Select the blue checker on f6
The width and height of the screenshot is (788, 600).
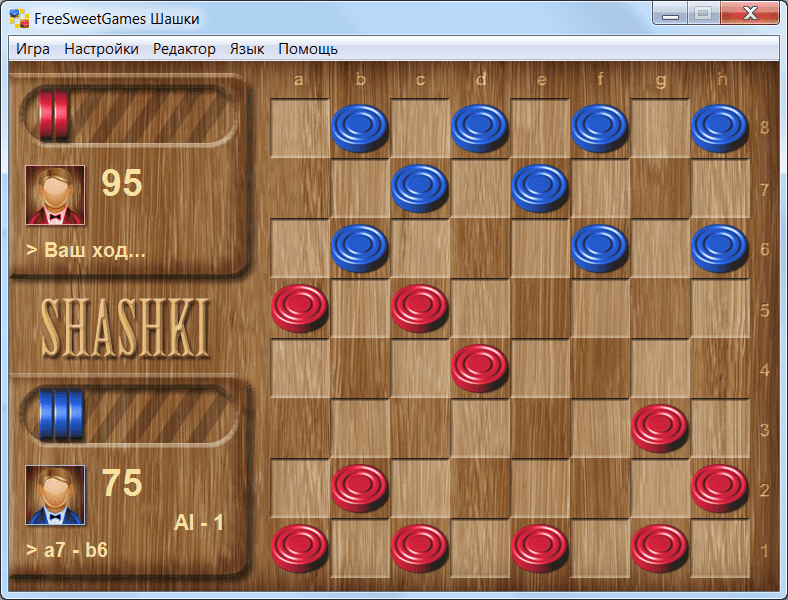(x=600, y=247)
